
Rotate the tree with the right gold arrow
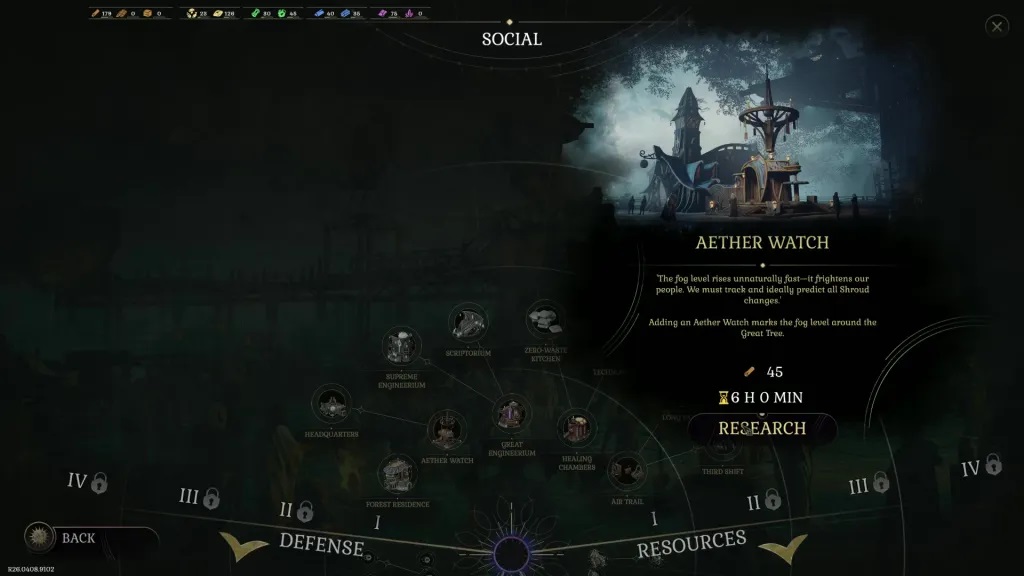pos(783,547)
